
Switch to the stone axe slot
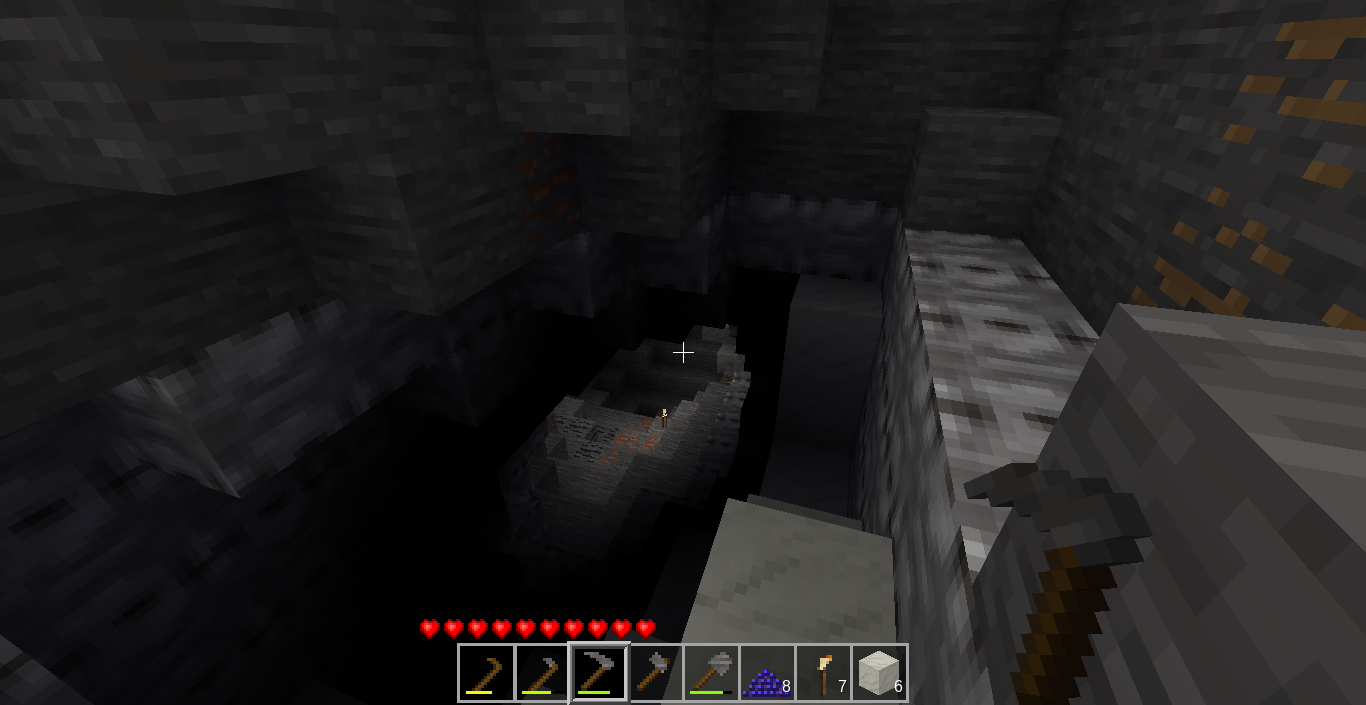coord(655,673)
